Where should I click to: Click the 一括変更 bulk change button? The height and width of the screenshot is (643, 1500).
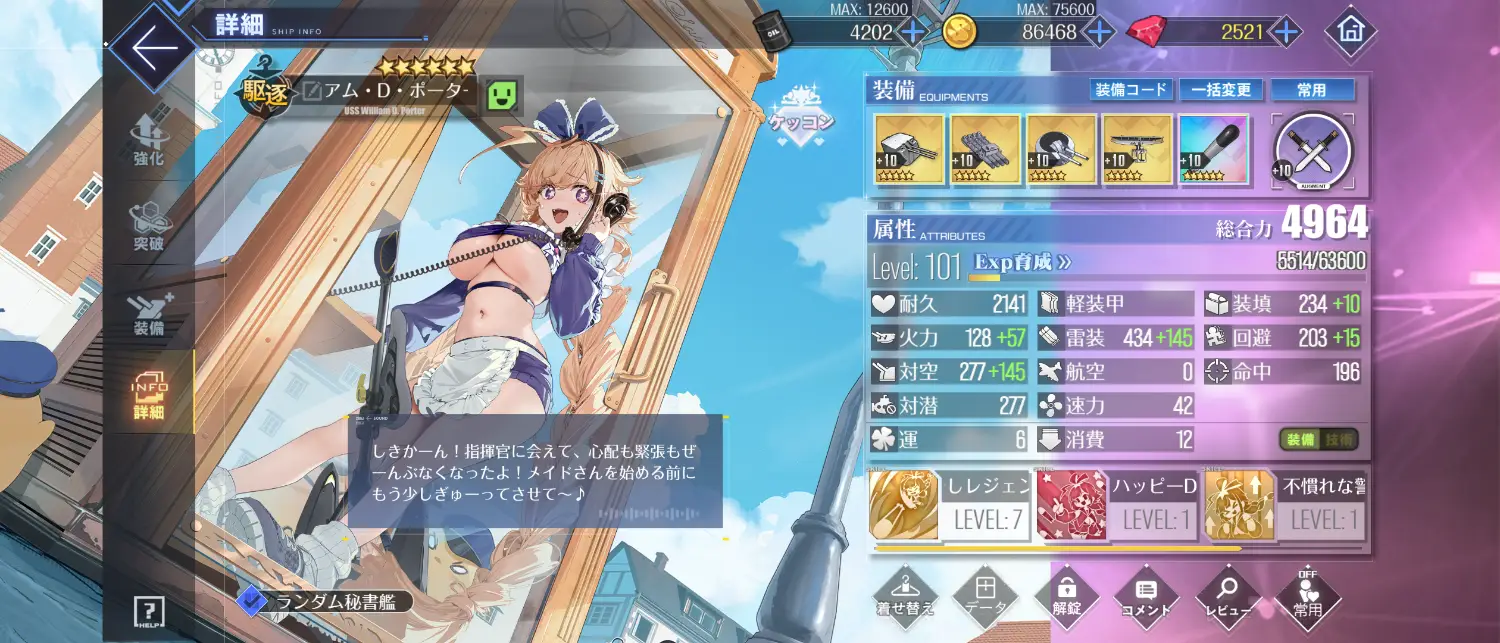click(x=1221, y=90)
